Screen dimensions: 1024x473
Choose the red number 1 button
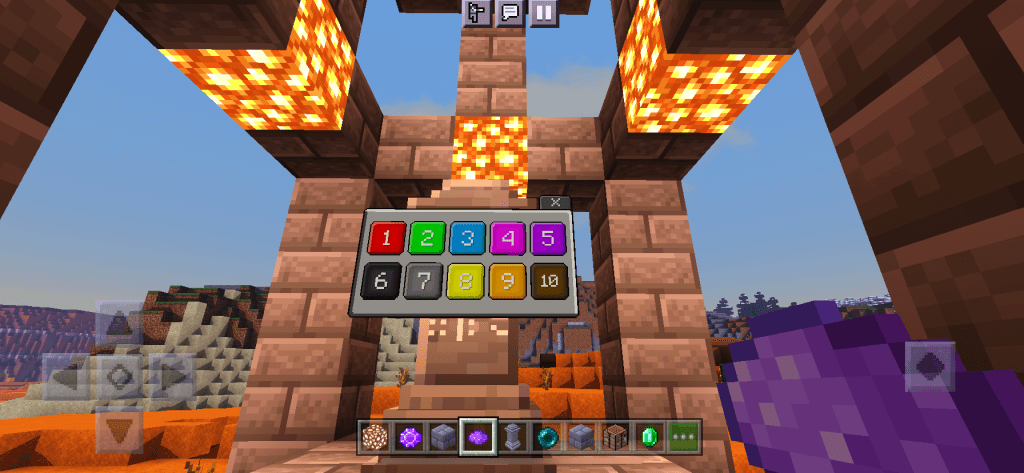pos(386,238)
